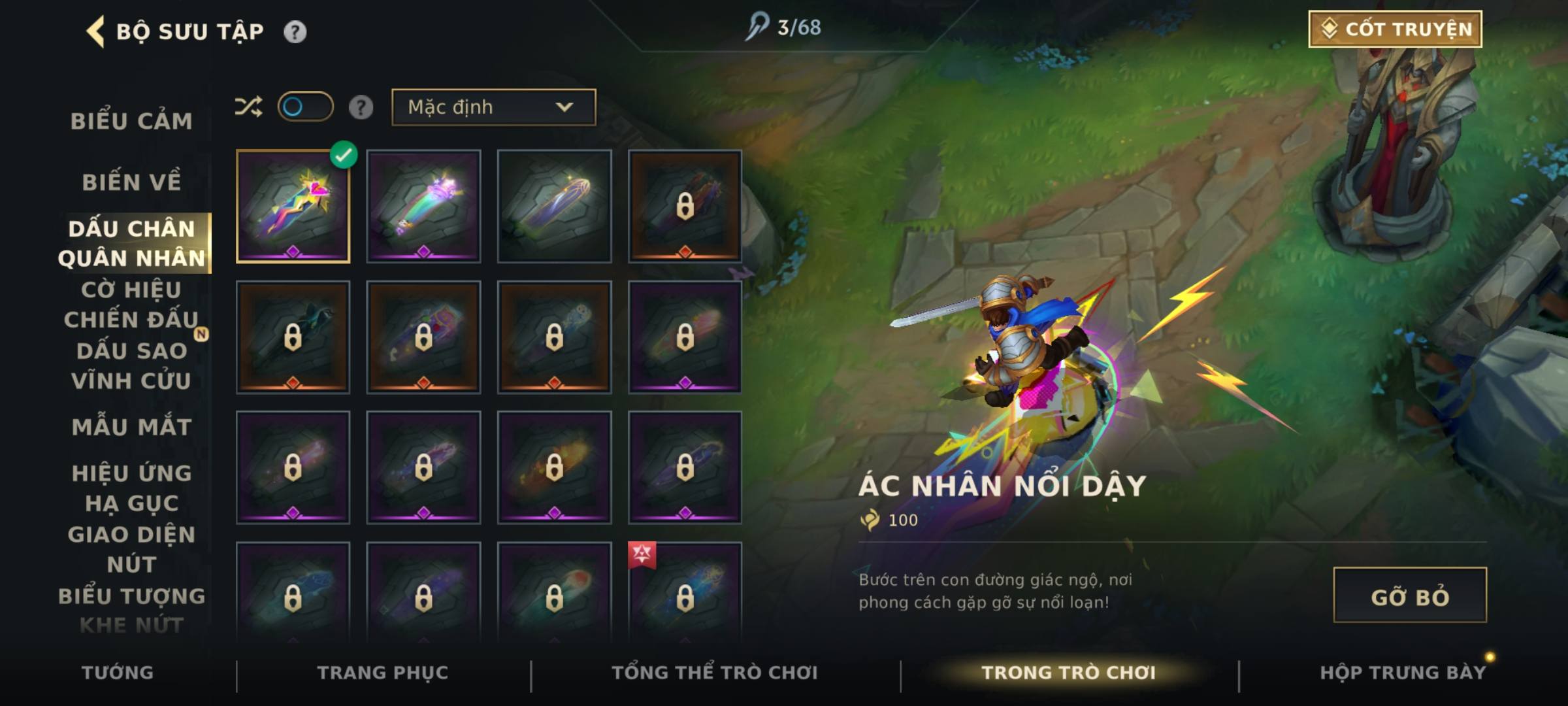This screenshot has height=706, width=1568.
Task: Select locked trail with red star badge
Action: coord(685,592)
